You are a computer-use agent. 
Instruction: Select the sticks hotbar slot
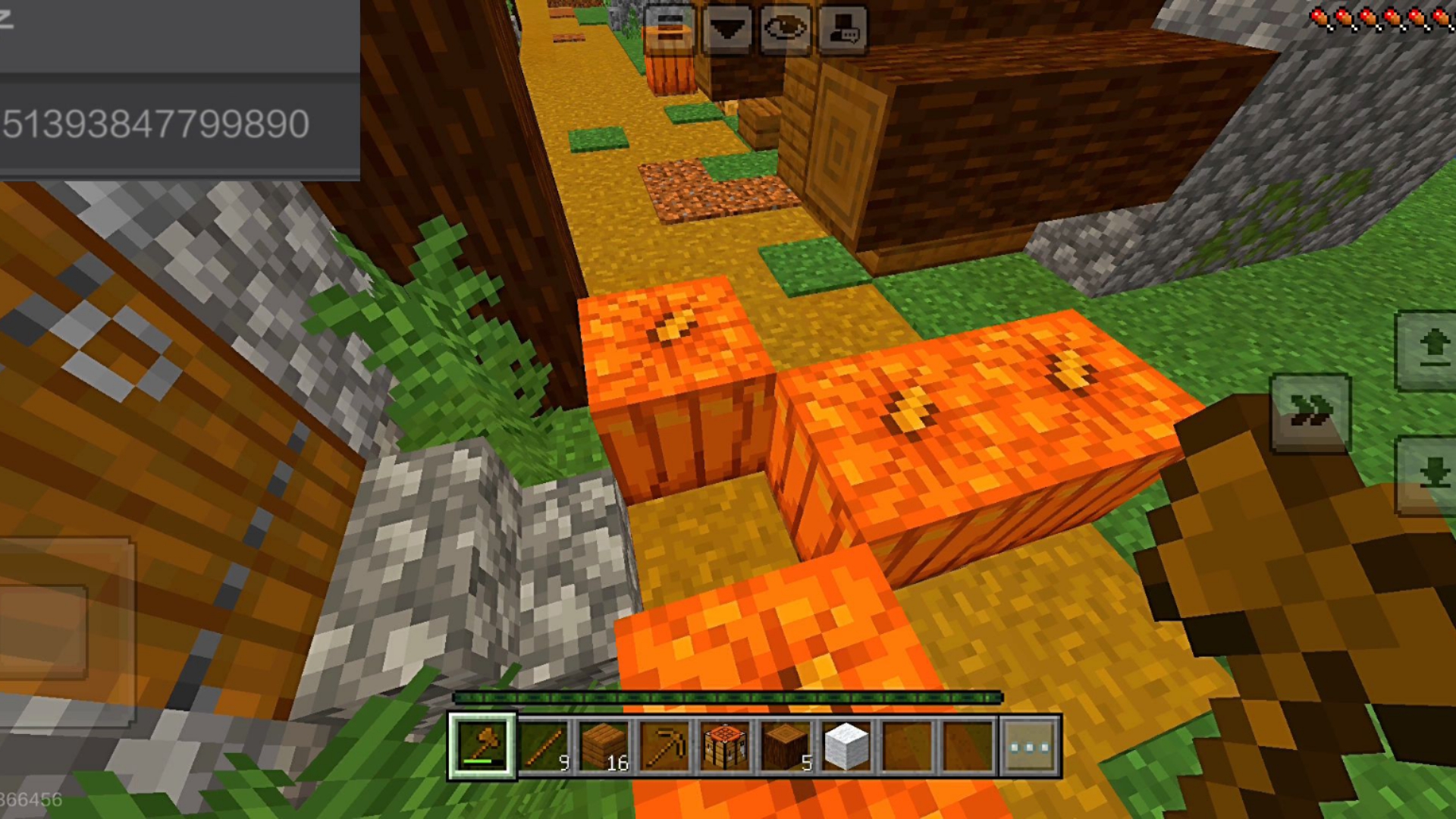coord(544,746)
